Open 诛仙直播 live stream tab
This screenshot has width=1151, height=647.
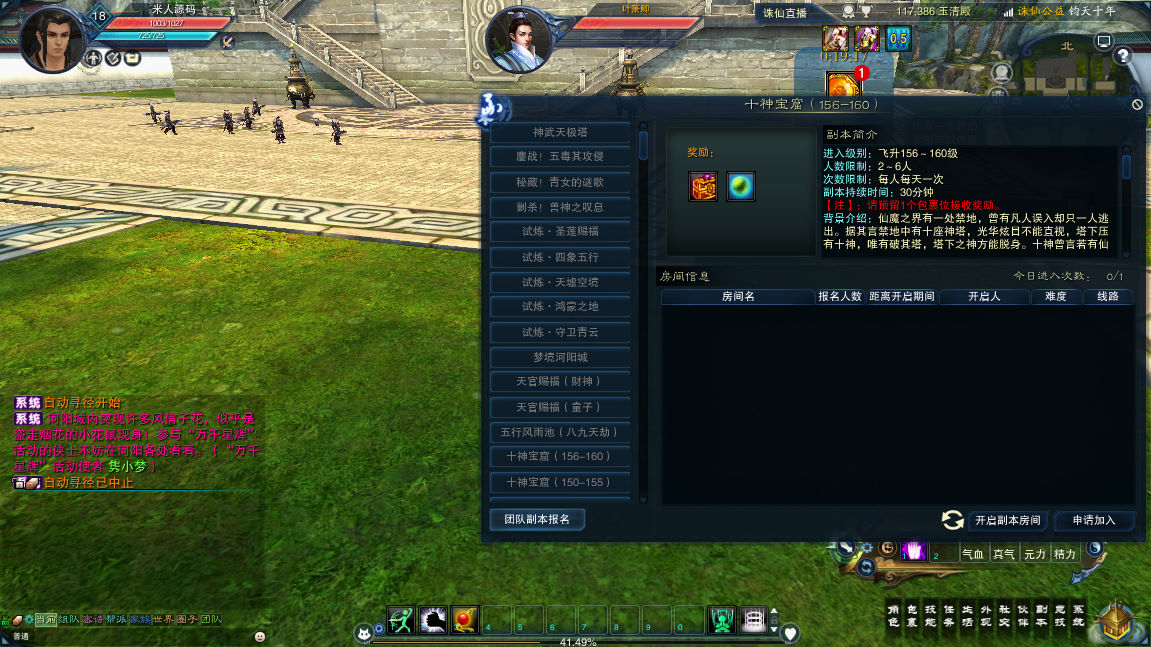[784, 13]
